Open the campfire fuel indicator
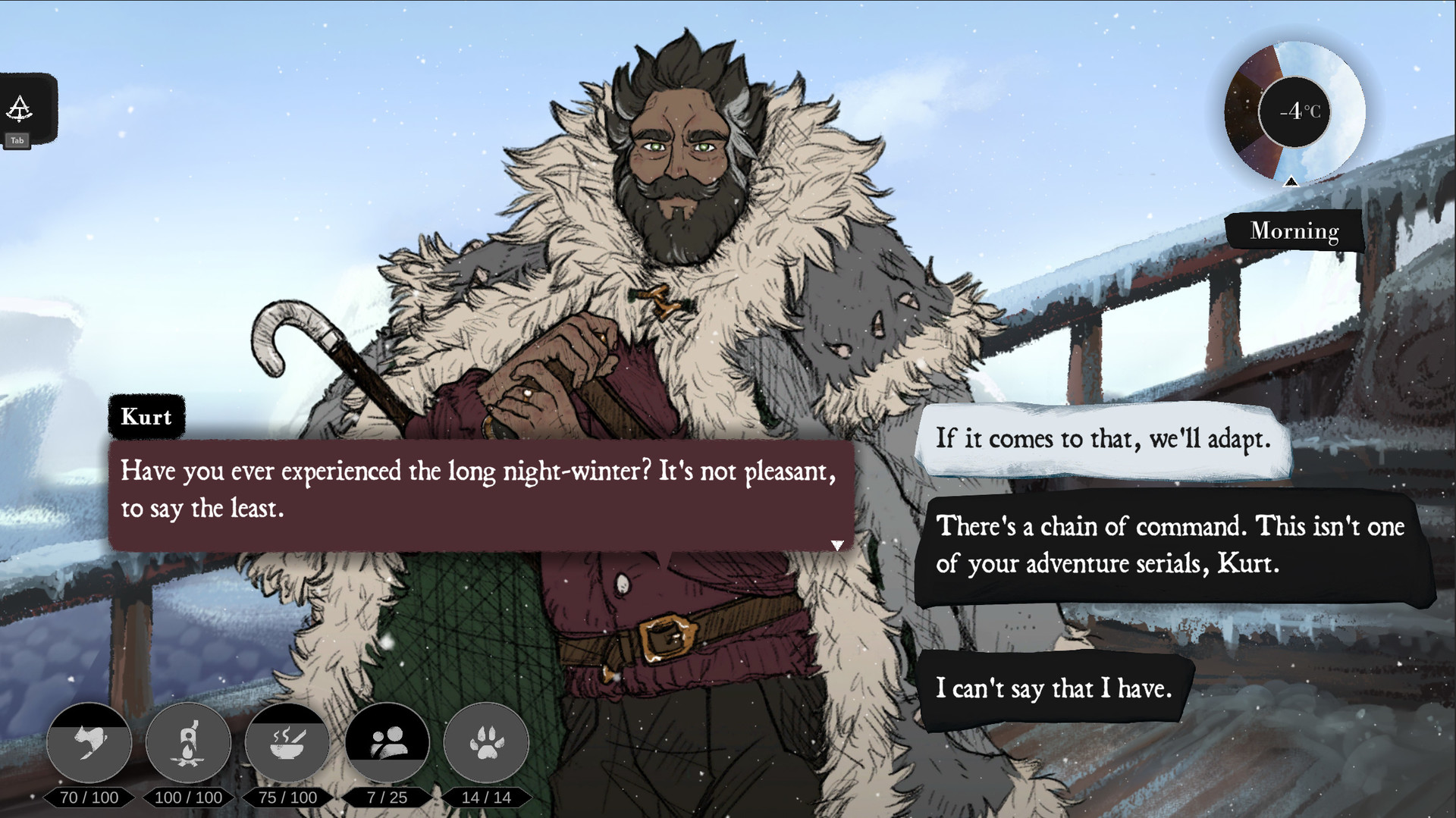This screenshot has width=1456, height=818. pos(188,743)
